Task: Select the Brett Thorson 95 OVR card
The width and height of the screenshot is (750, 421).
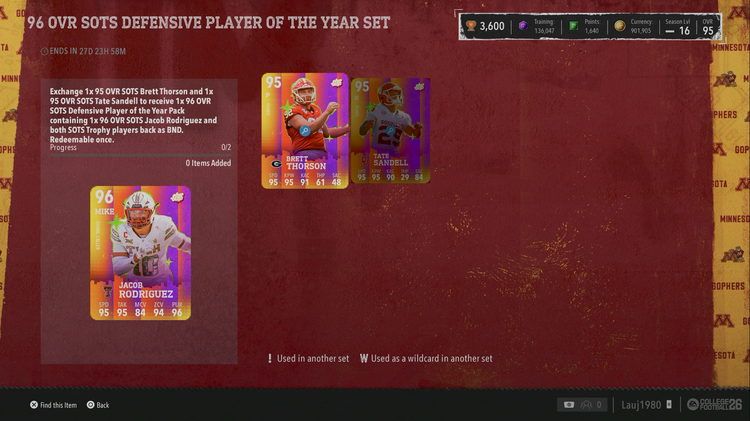Action: [x=305, y=130]
